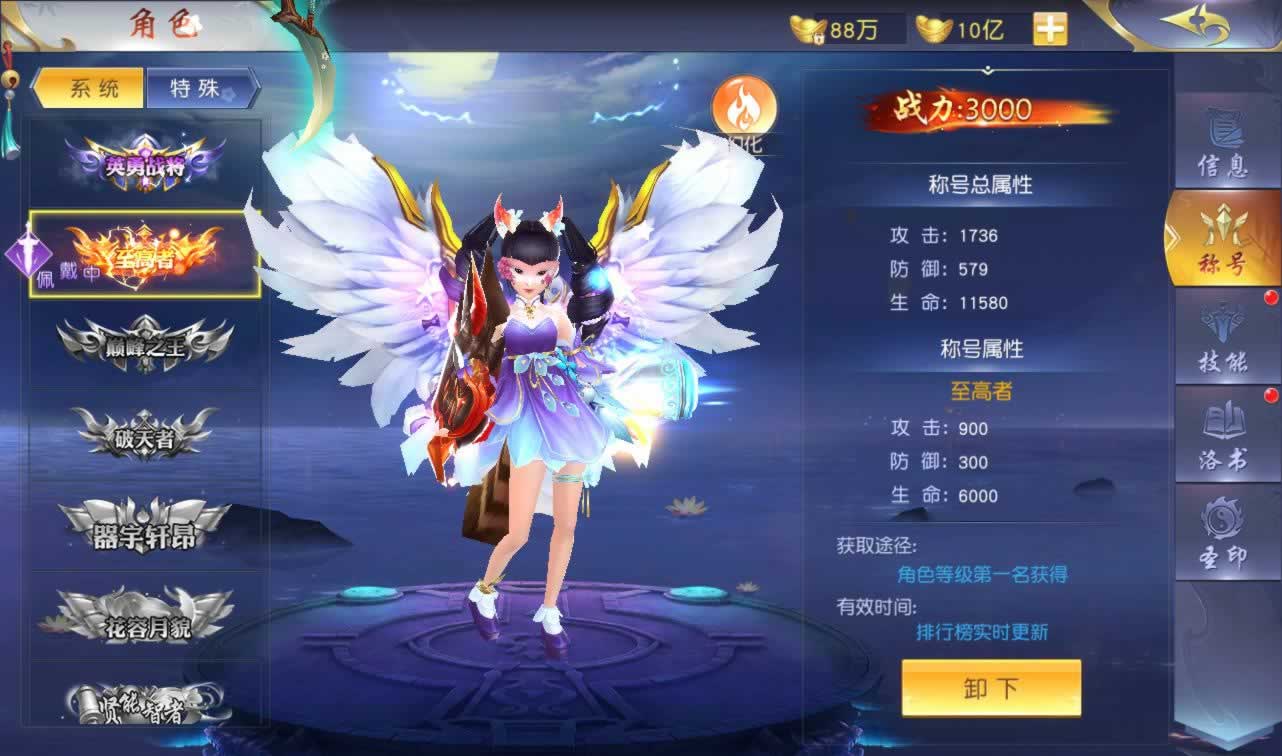Open the 信息 side tab

pos(1222,143)
